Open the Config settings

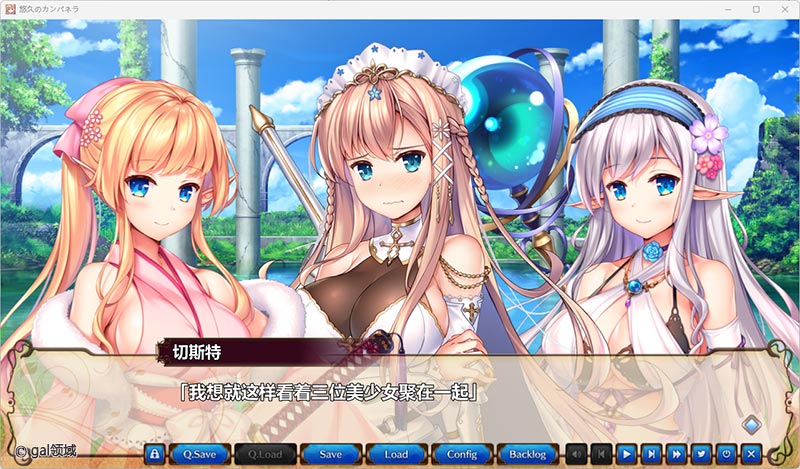pos(462,453)
